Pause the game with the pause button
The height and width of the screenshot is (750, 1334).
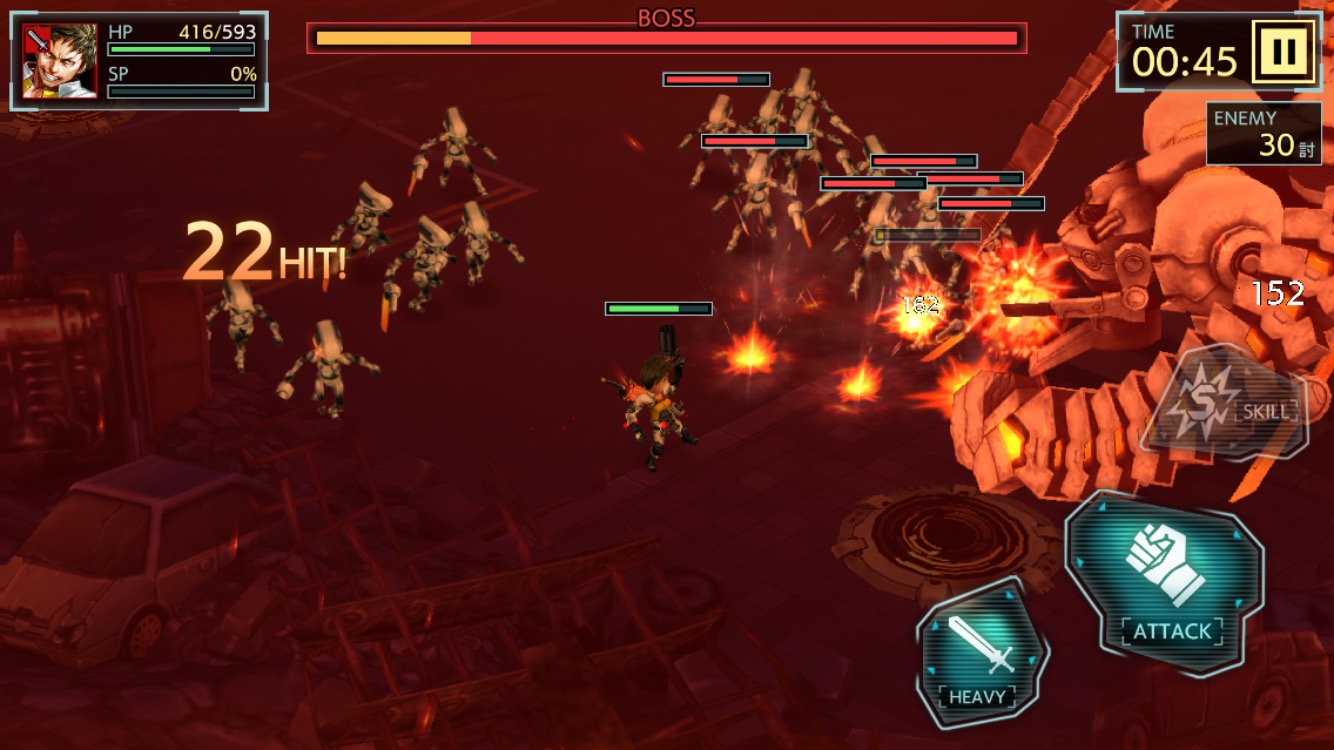click(1283, 50)
